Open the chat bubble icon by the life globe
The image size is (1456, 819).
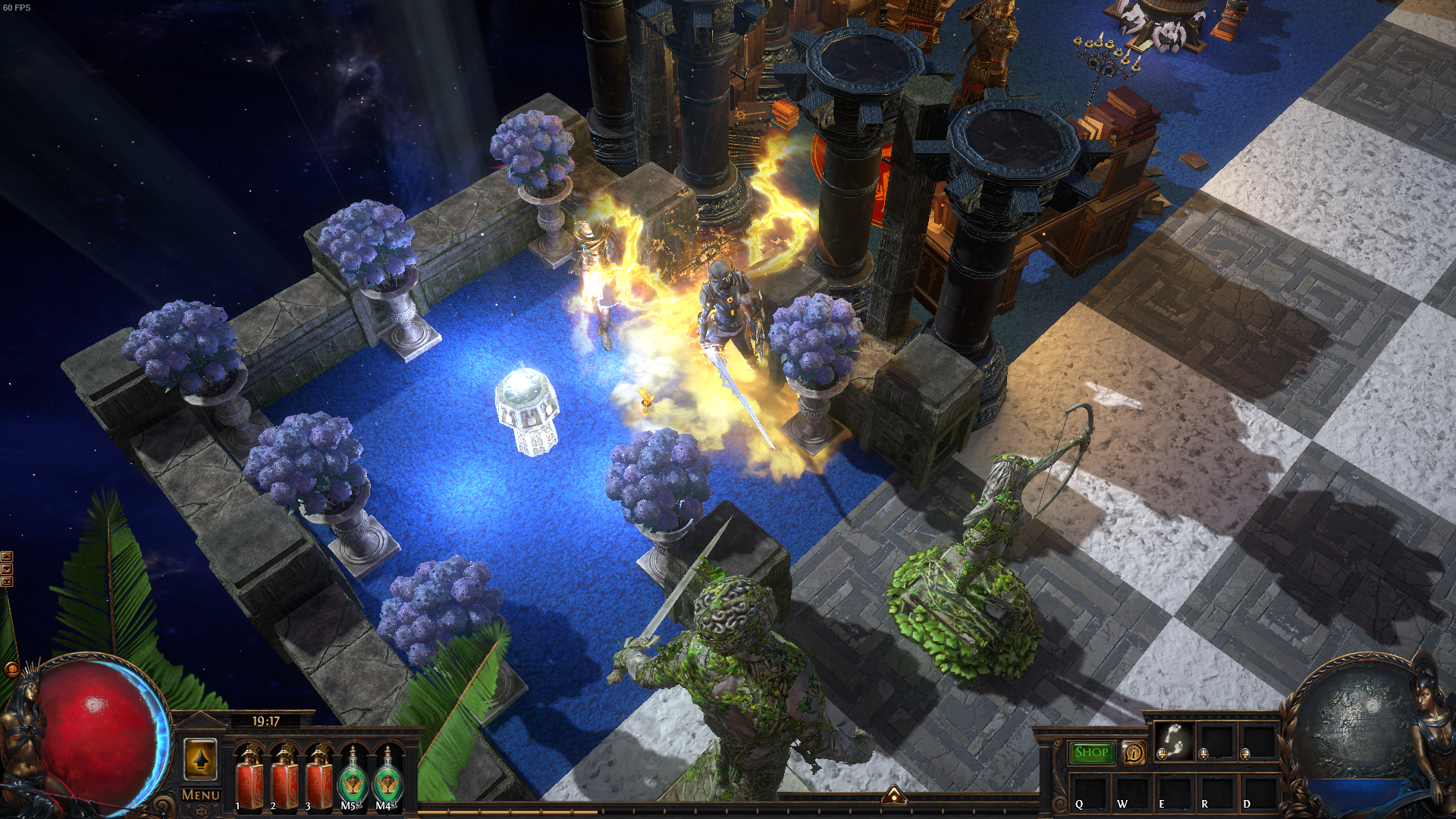[12, 669]
